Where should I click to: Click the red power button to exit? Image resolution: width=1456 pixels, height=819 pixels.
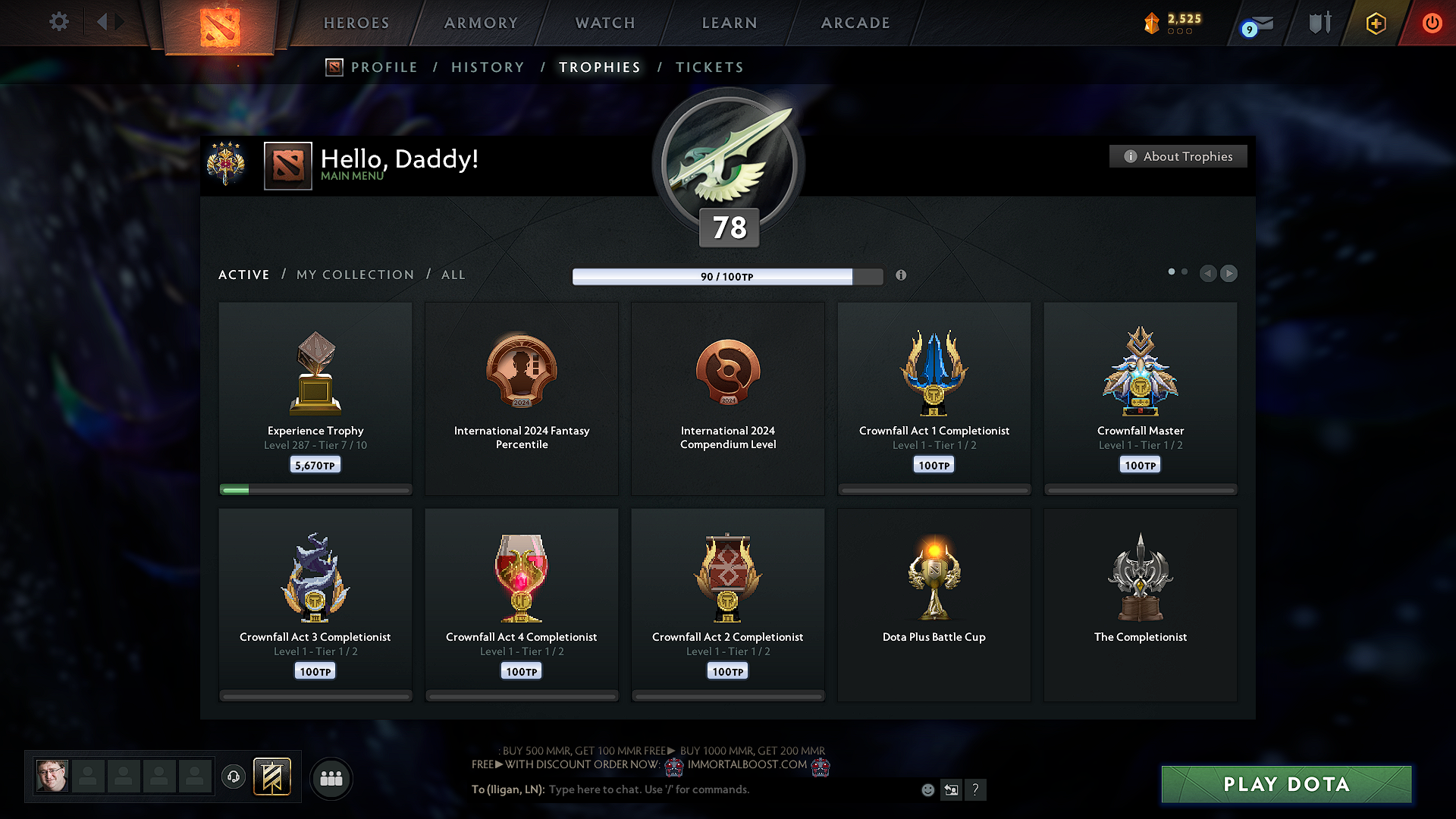coord(1432,23)
